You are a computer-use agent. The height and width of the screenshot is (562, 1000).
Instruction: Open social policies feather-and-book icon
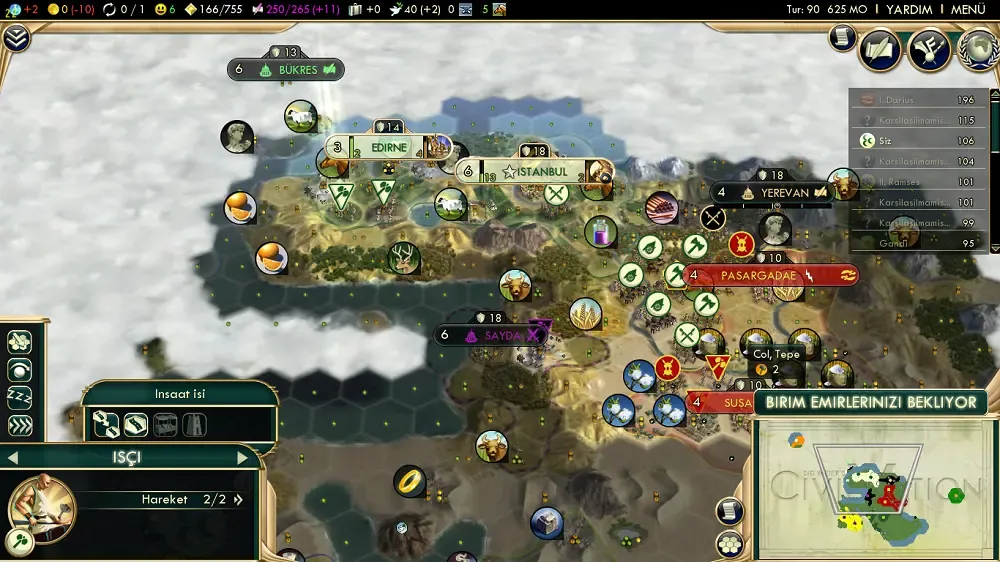coord(881,49)
